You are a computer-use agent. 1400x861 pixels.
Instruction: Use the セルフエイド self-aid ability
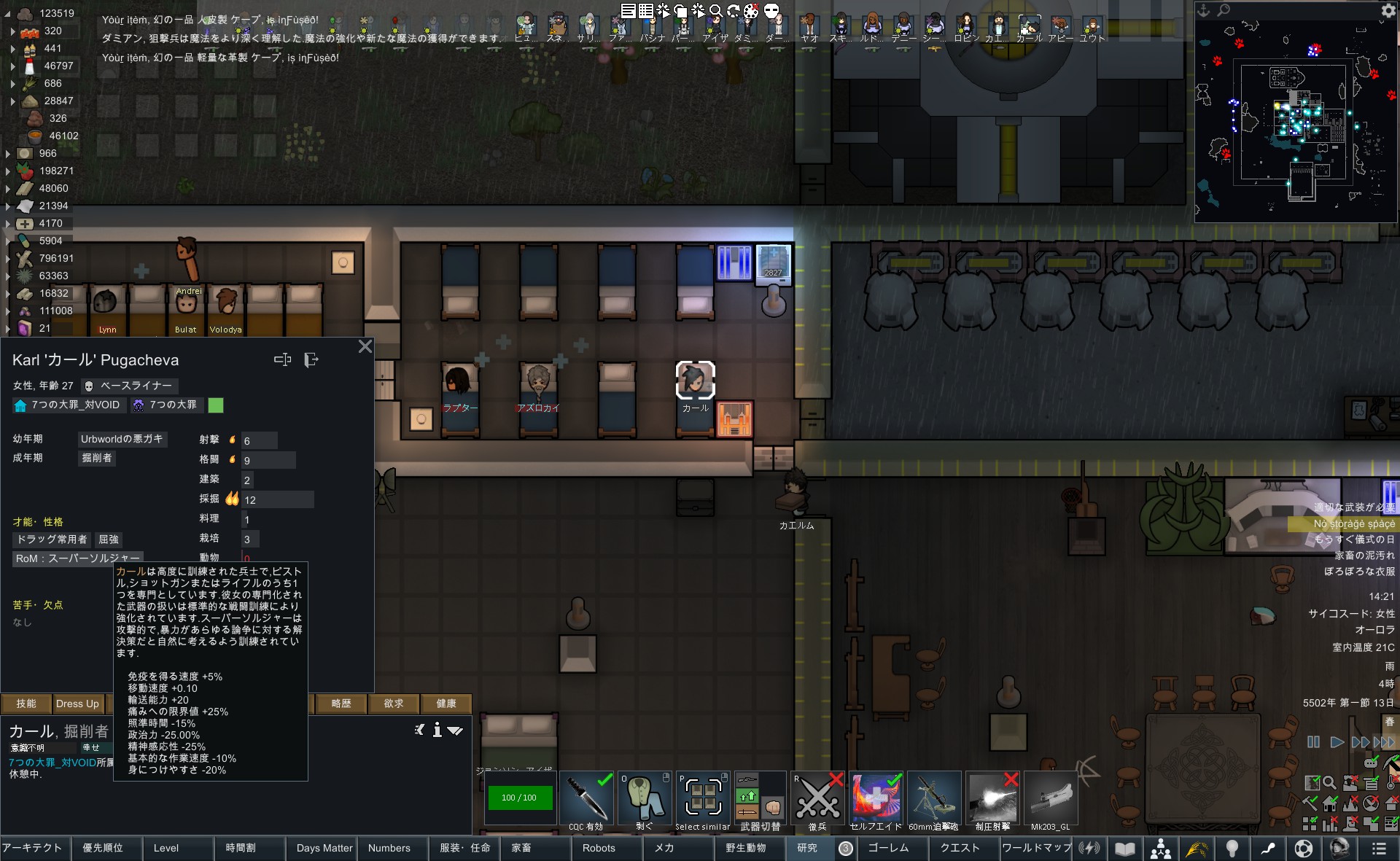coord(876,800)
